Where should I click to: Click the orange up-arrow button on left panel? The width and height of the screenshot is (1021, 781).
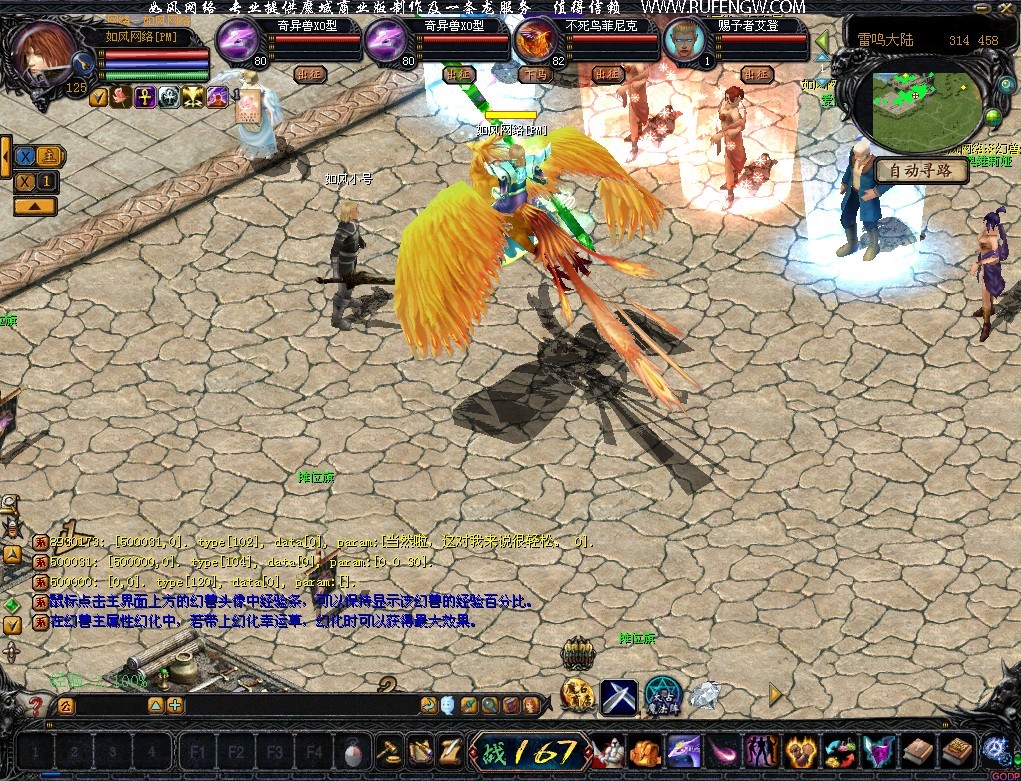point(34,206)
